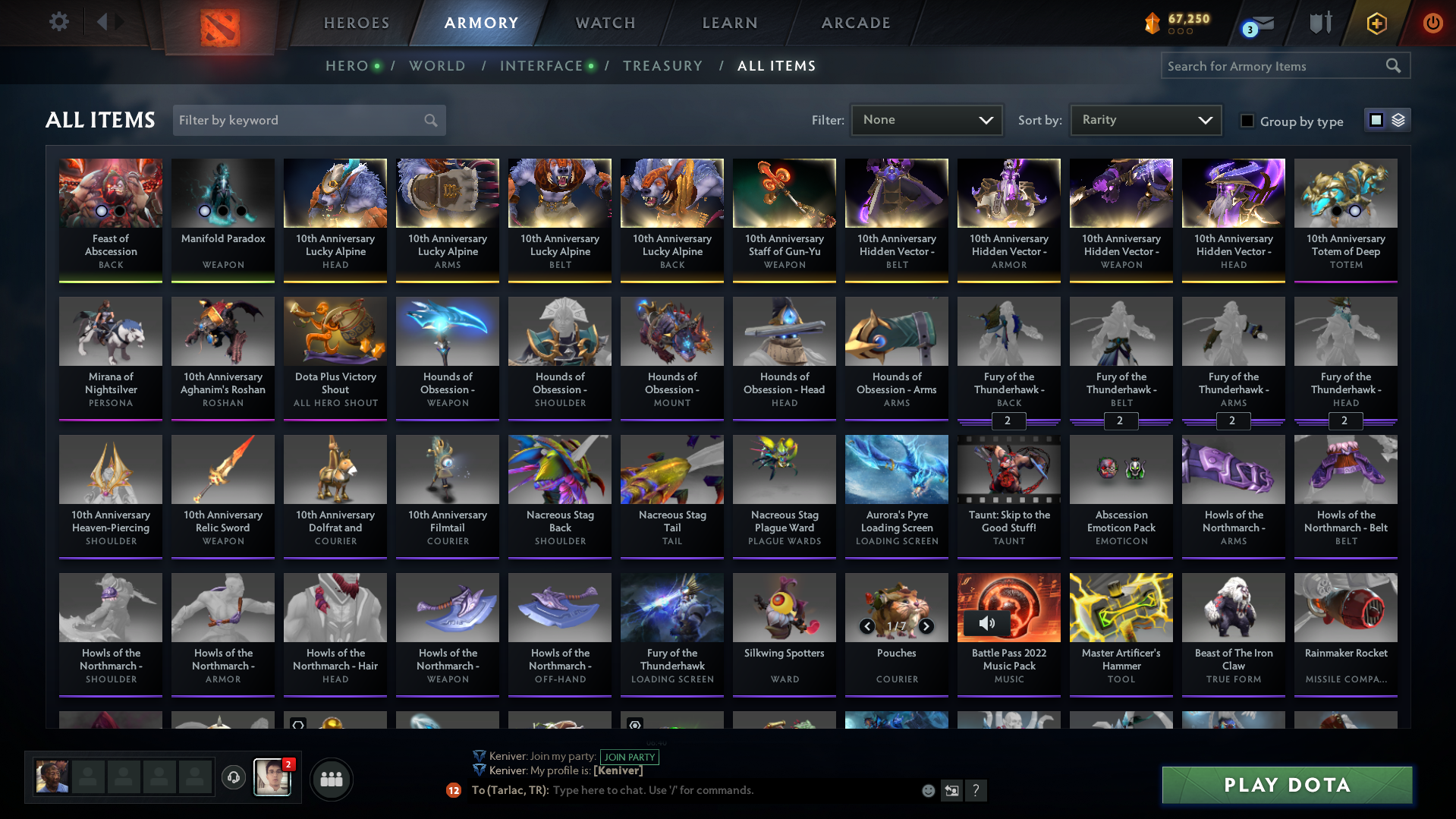Advance Pouches courier carousel right arrow
Screen dimensions: 1456x819
click(x=926, y=626)
